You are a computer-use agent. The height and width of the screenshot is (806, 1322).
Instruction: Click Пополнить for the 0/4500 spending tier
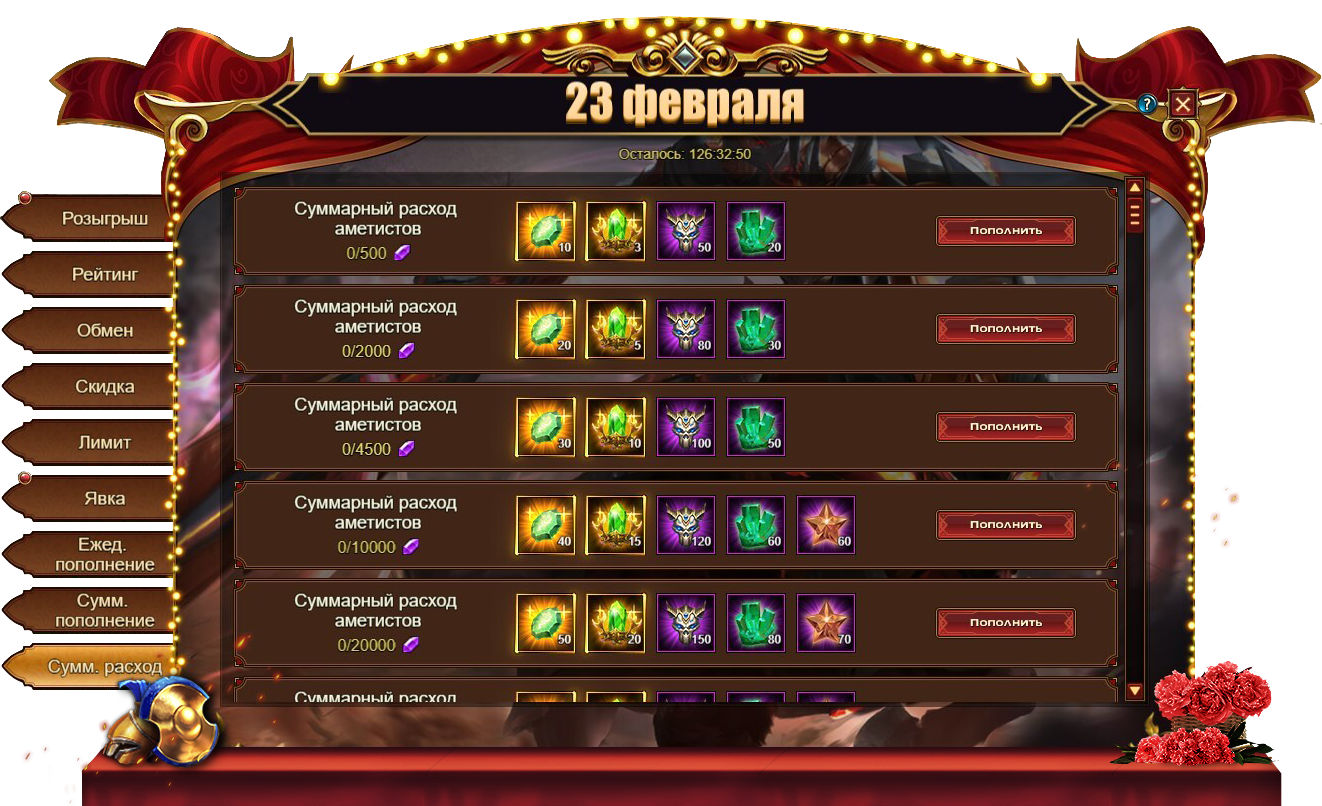point(1005,426)
